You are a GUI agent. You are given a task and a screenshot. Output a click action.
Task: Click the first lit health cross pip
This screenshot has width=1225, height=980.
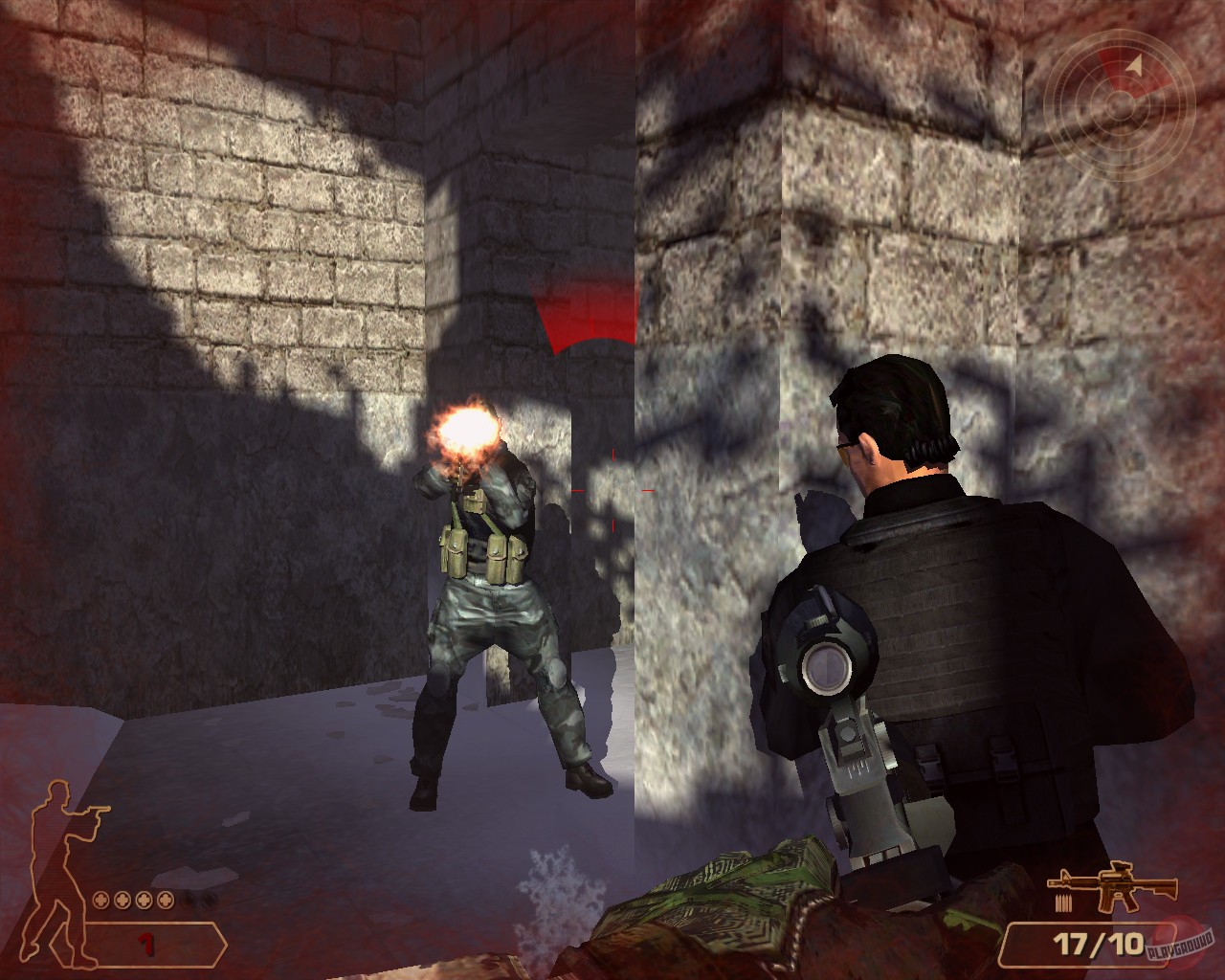pos(100,900)
